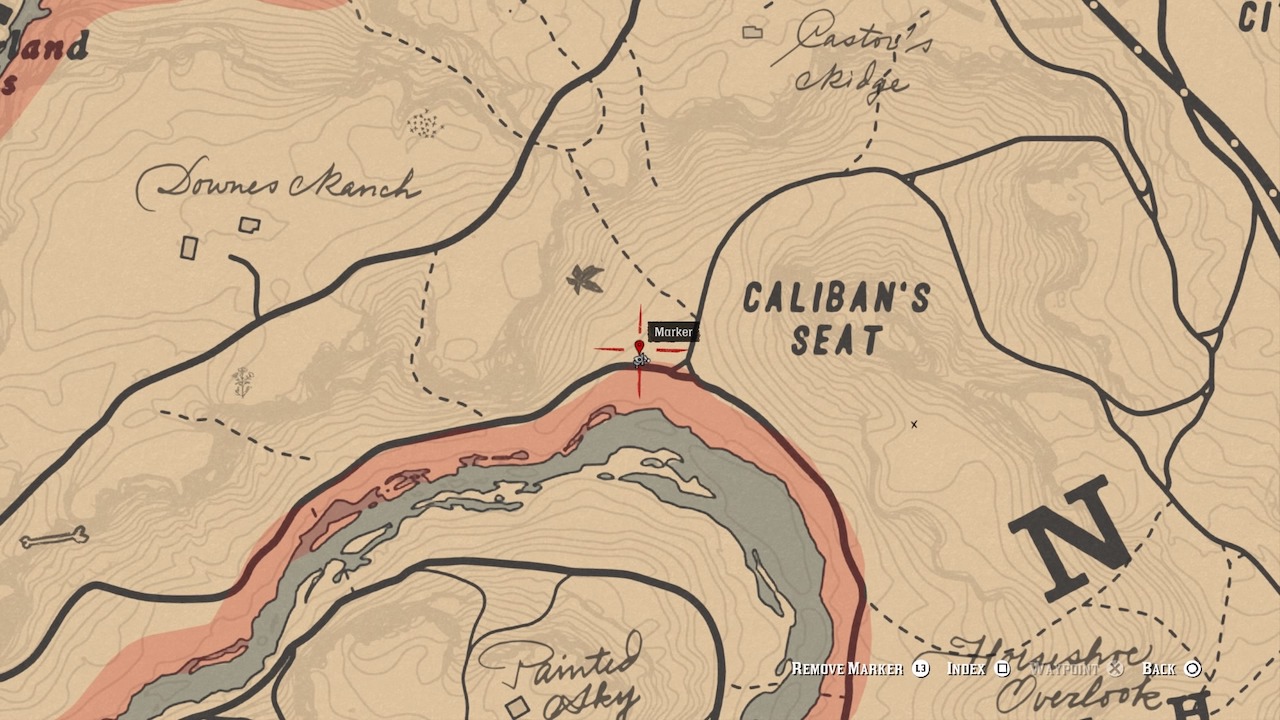The height and width of the screenshot is (720, 1280).
Task: Select the dotted cluster icon above Downes Ranch
Action: pos(425,125)
